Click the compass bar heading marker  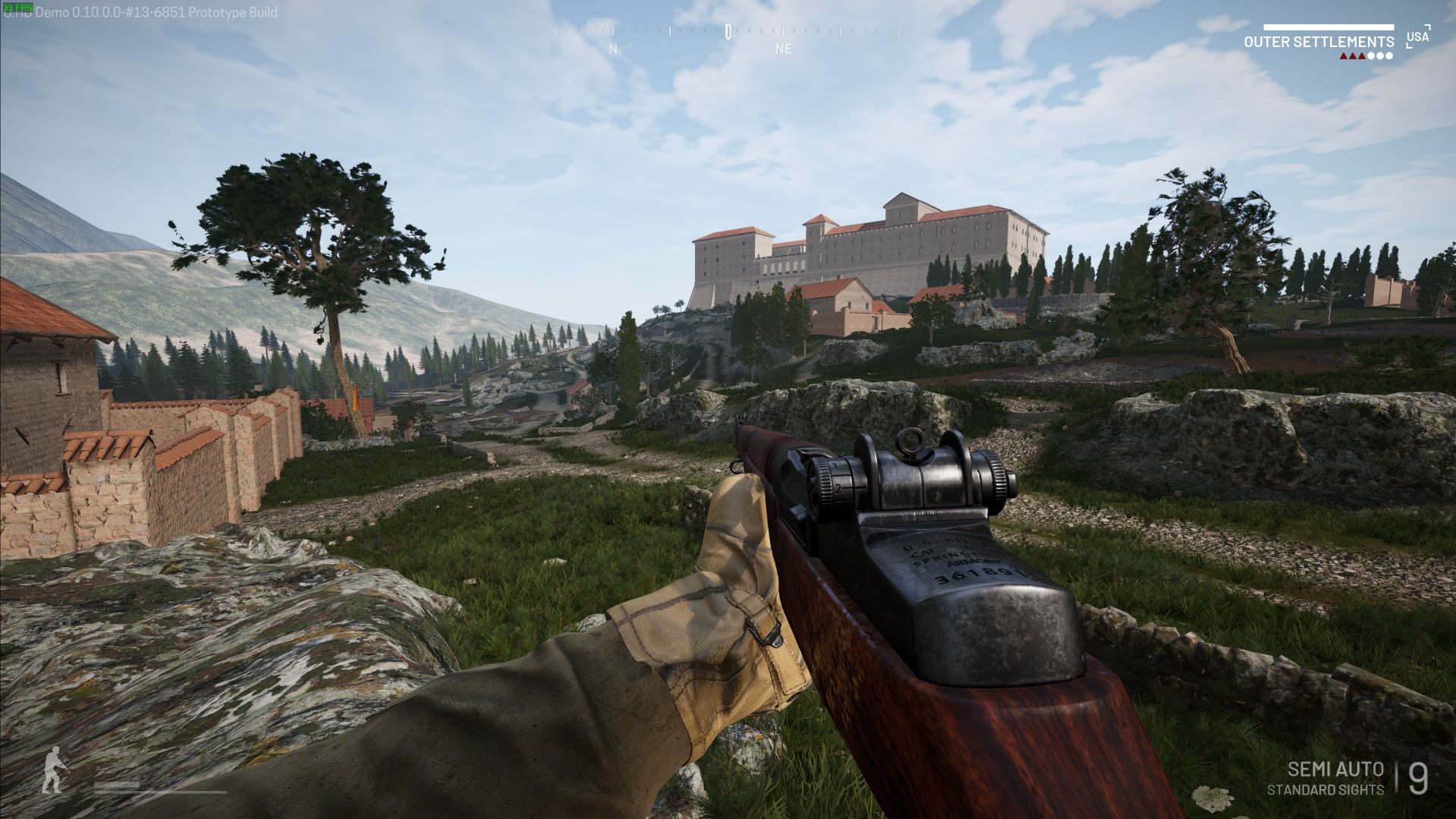pyautogui.click(x=728, y=32)
